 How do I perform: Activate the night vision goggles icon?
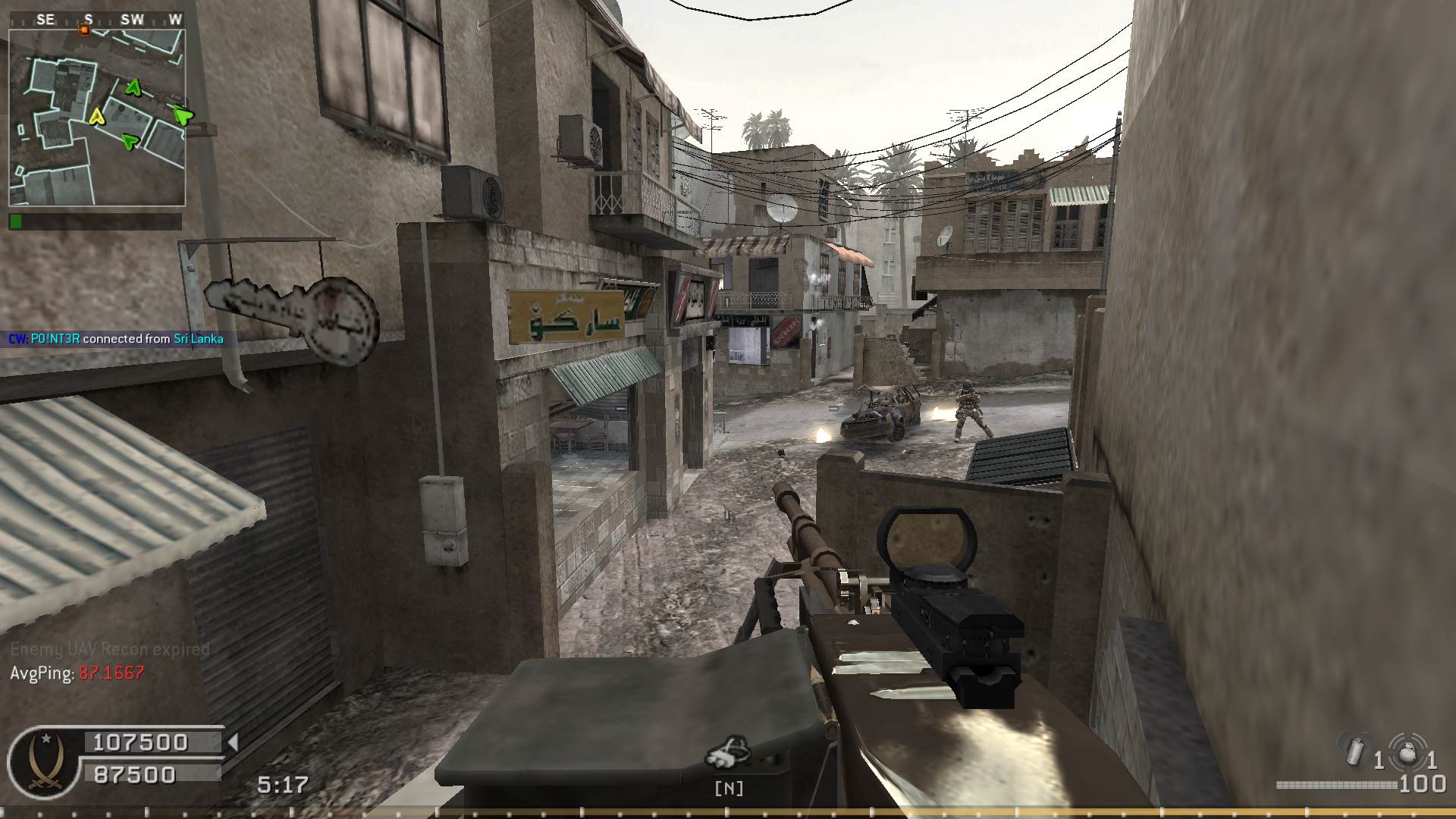pos(728,752)
